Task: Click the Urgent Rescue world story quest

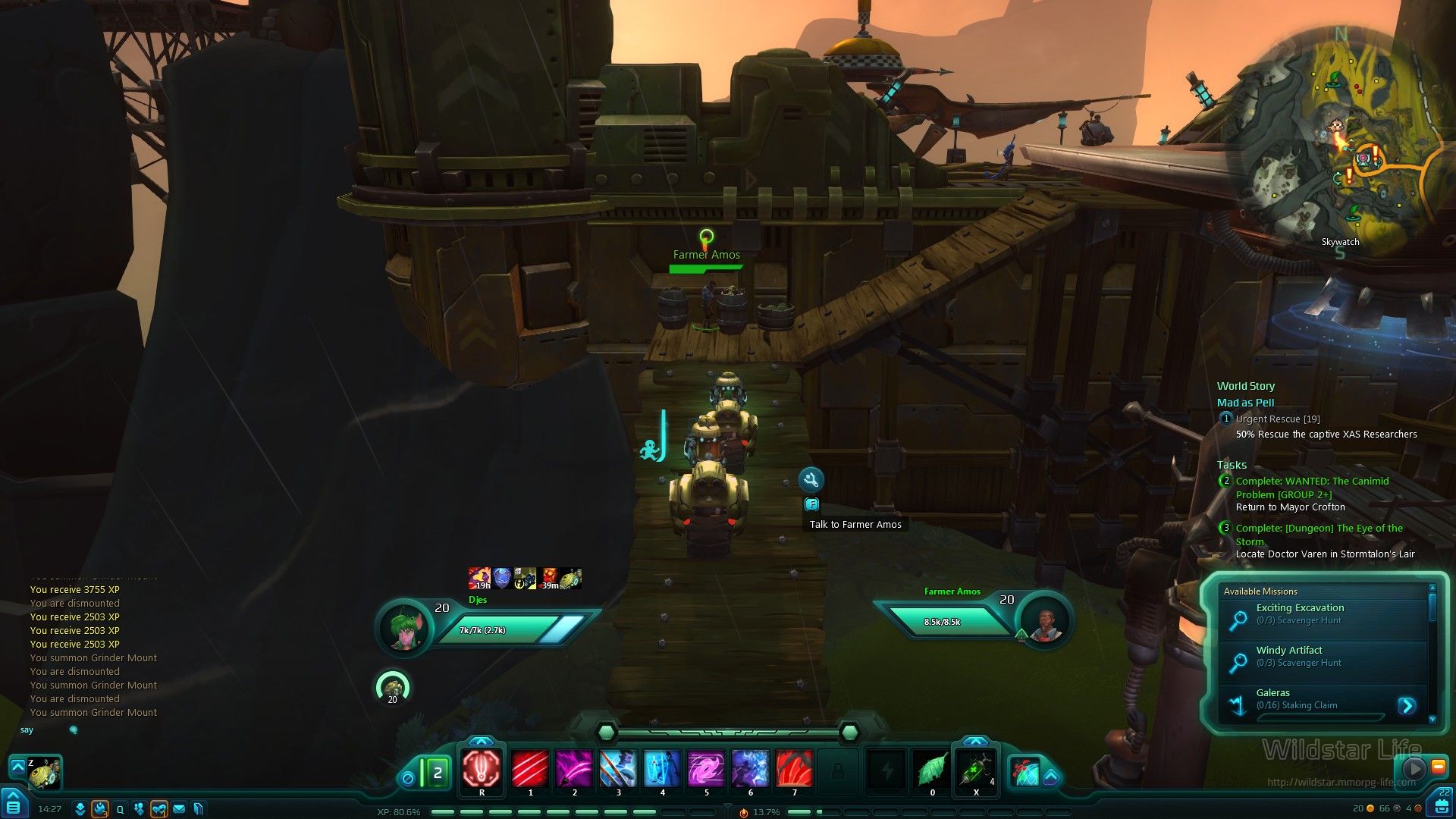Action: (1277, 419)
